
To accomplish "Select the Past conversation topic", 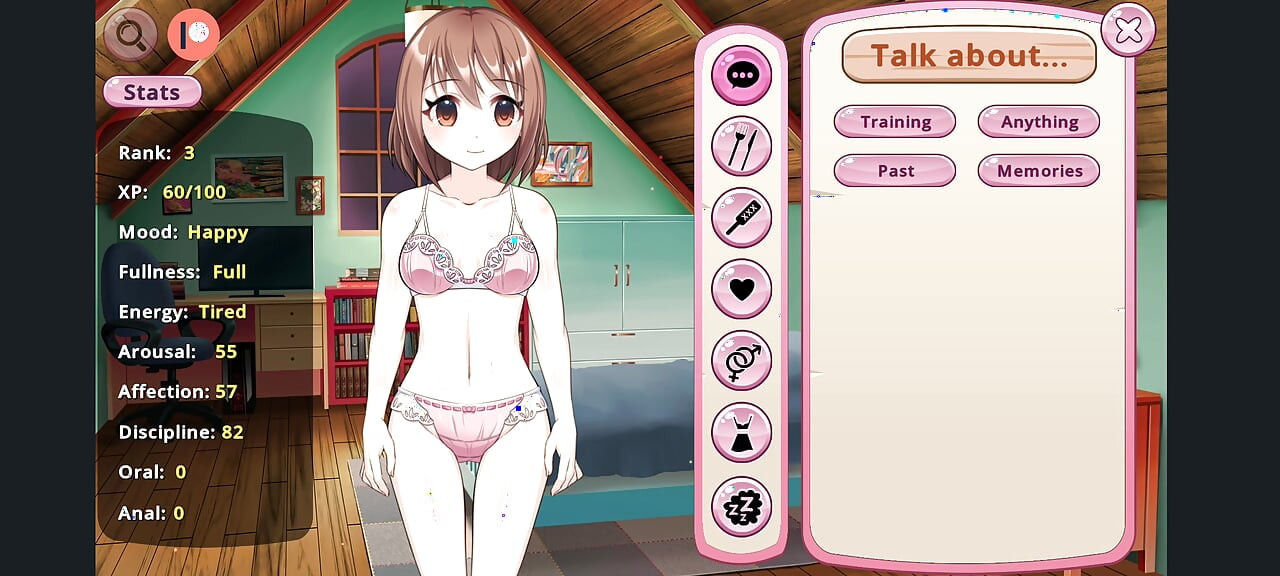I will tap(895, 171).
